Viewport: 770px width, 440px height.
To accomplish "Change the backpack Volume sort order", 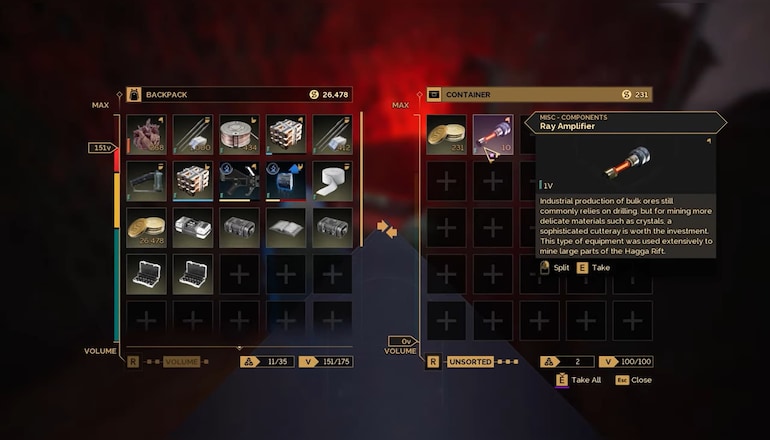I will 181,361.
